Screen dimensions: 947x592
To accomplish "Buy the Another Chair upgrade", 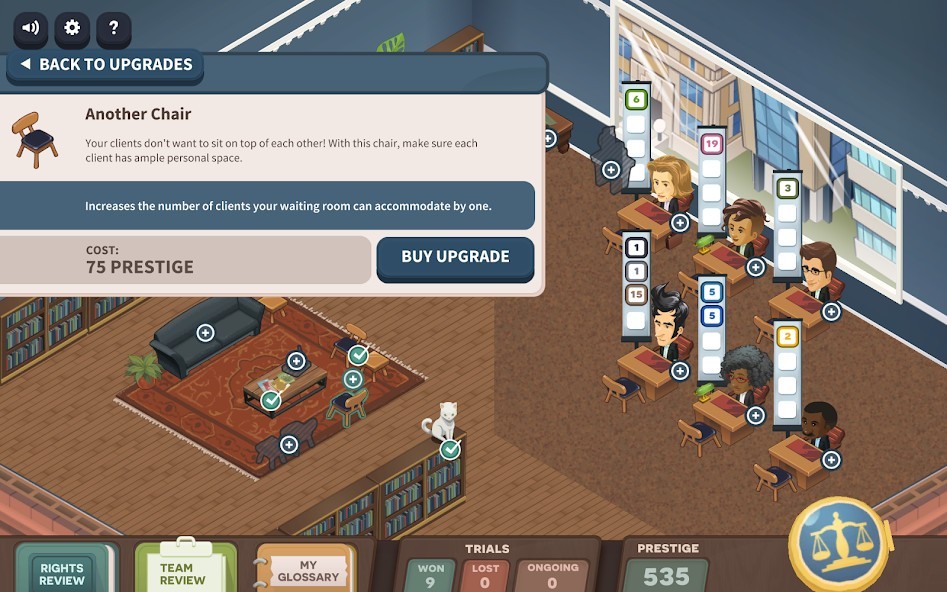I will click(x=455, y=257).
